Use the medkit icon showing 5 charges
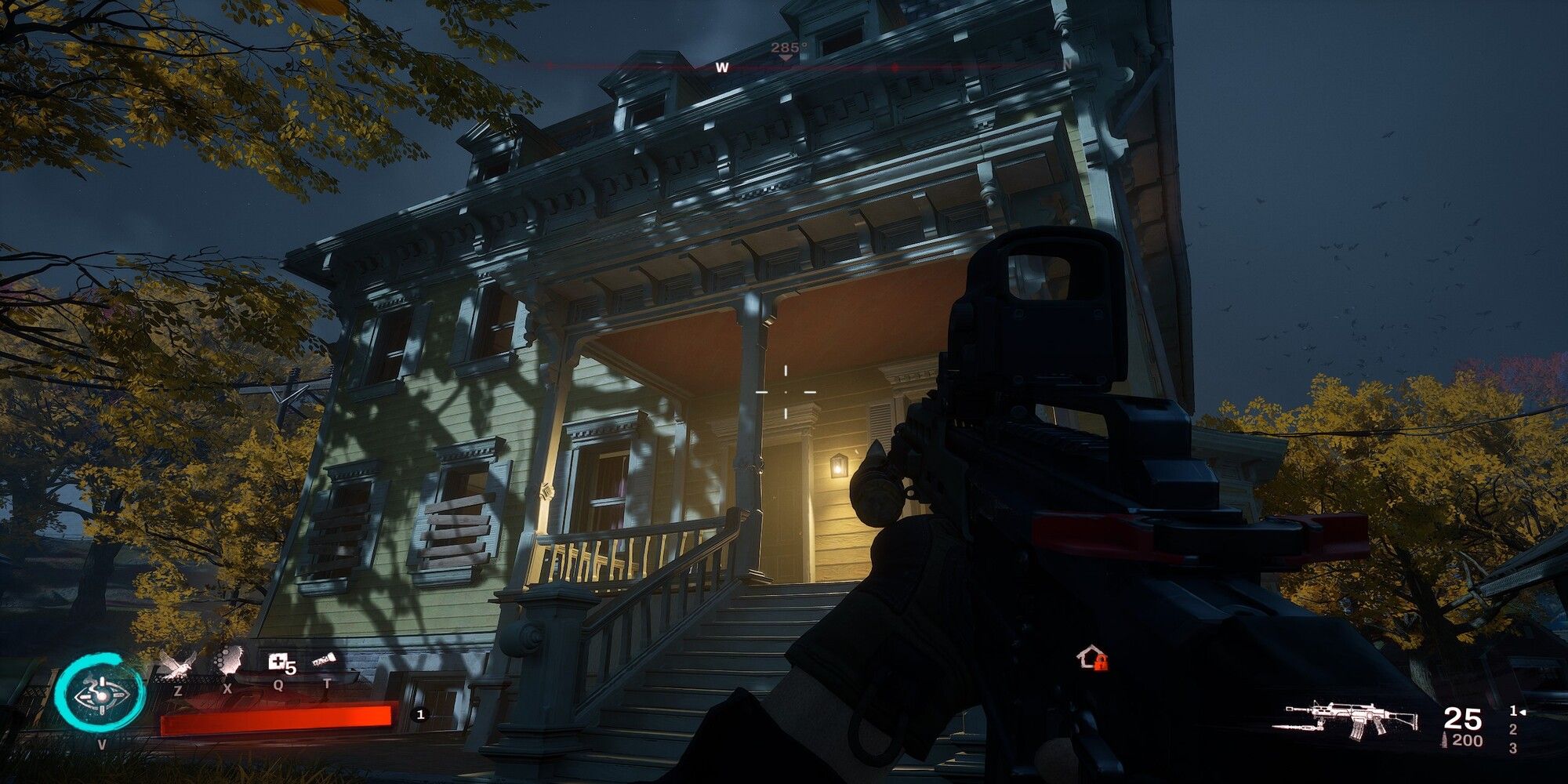 point(278,662)
